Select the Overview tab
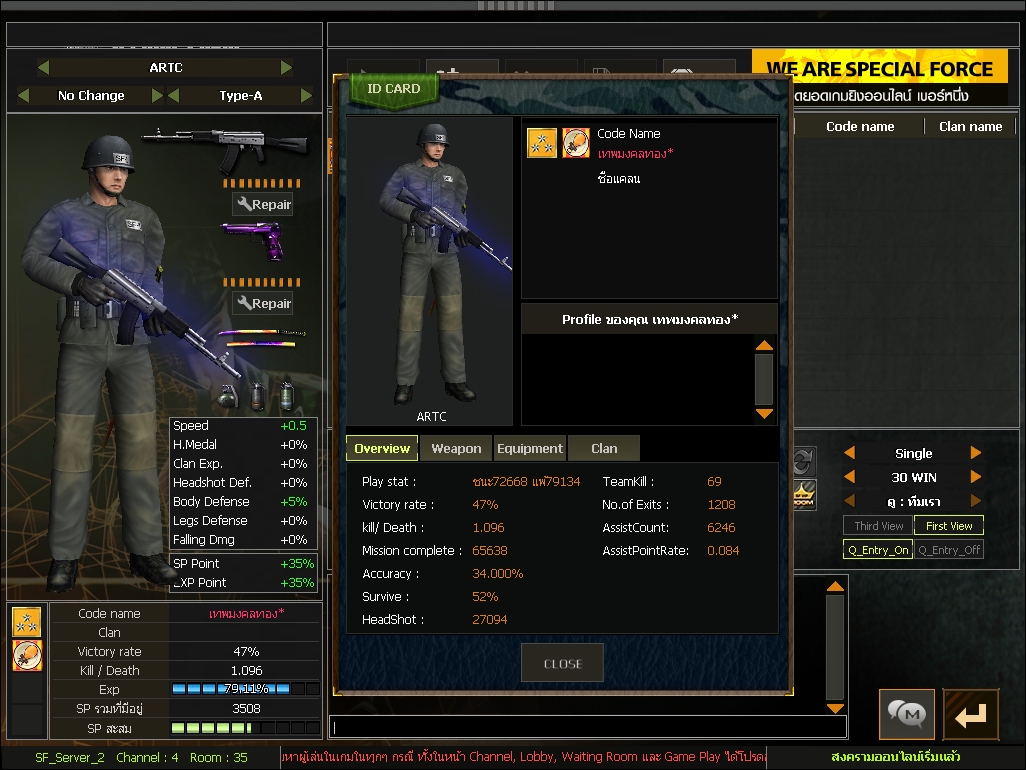This screenshot has height=770, width=1026. pyautogui.click(x=382, y=449)
